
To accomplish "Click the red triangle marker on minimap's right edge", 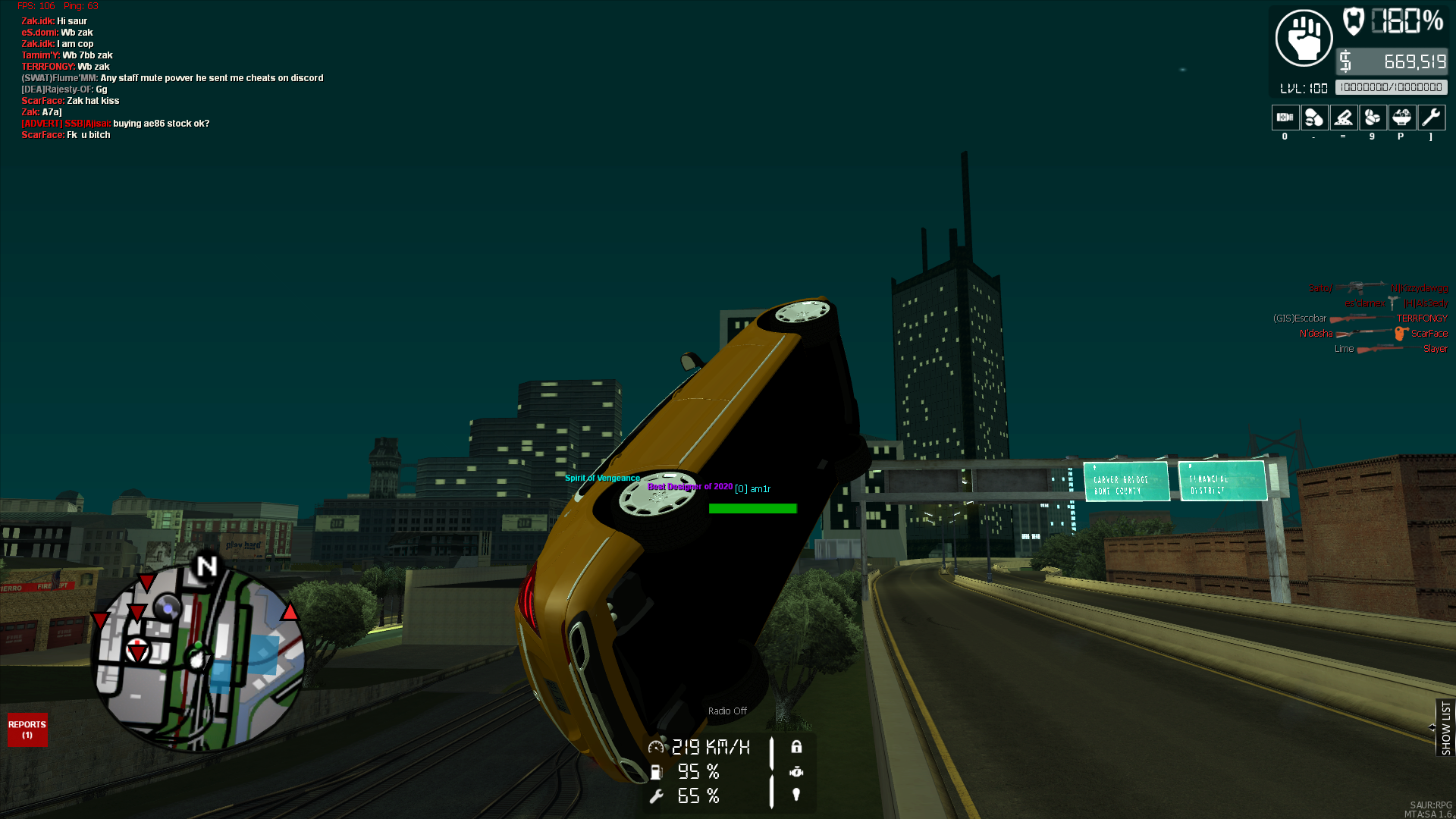I will tap(290, 612).
